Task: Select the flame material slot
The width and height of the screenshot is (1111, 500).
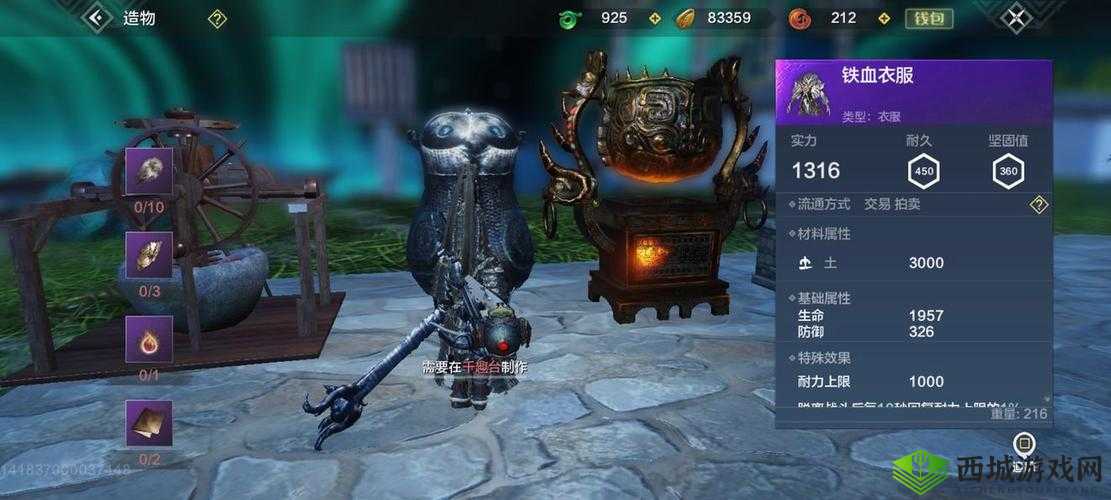Action: coord(149,339)
